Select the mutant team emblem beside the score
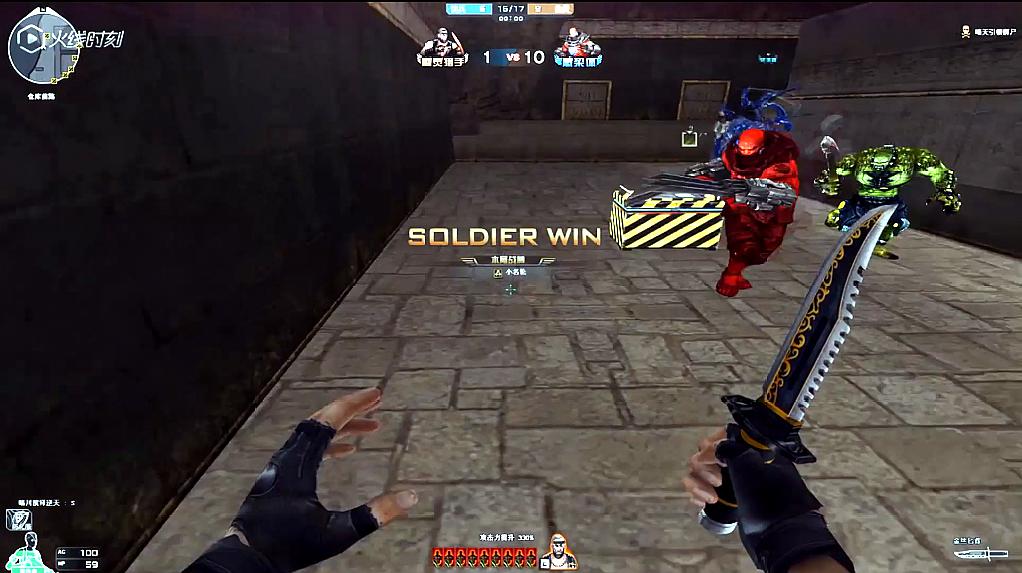 [575, 46]
